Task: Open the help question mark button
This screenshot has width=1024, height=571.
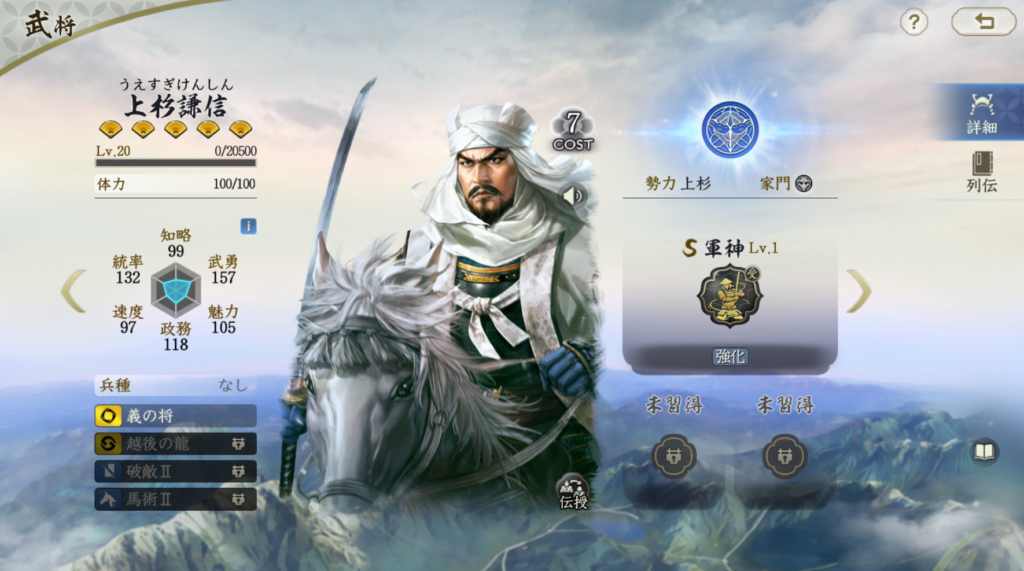Action: pos(914,22)
